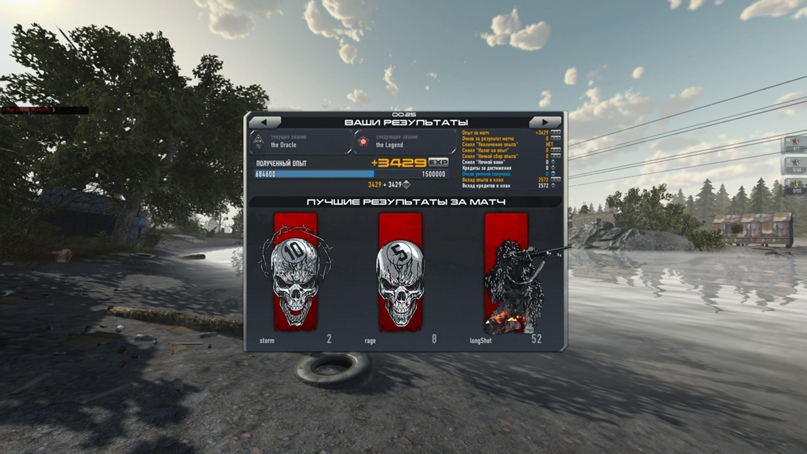Go to the next results page arrow
Screen dimensions: 807x454
coord(546,122)
